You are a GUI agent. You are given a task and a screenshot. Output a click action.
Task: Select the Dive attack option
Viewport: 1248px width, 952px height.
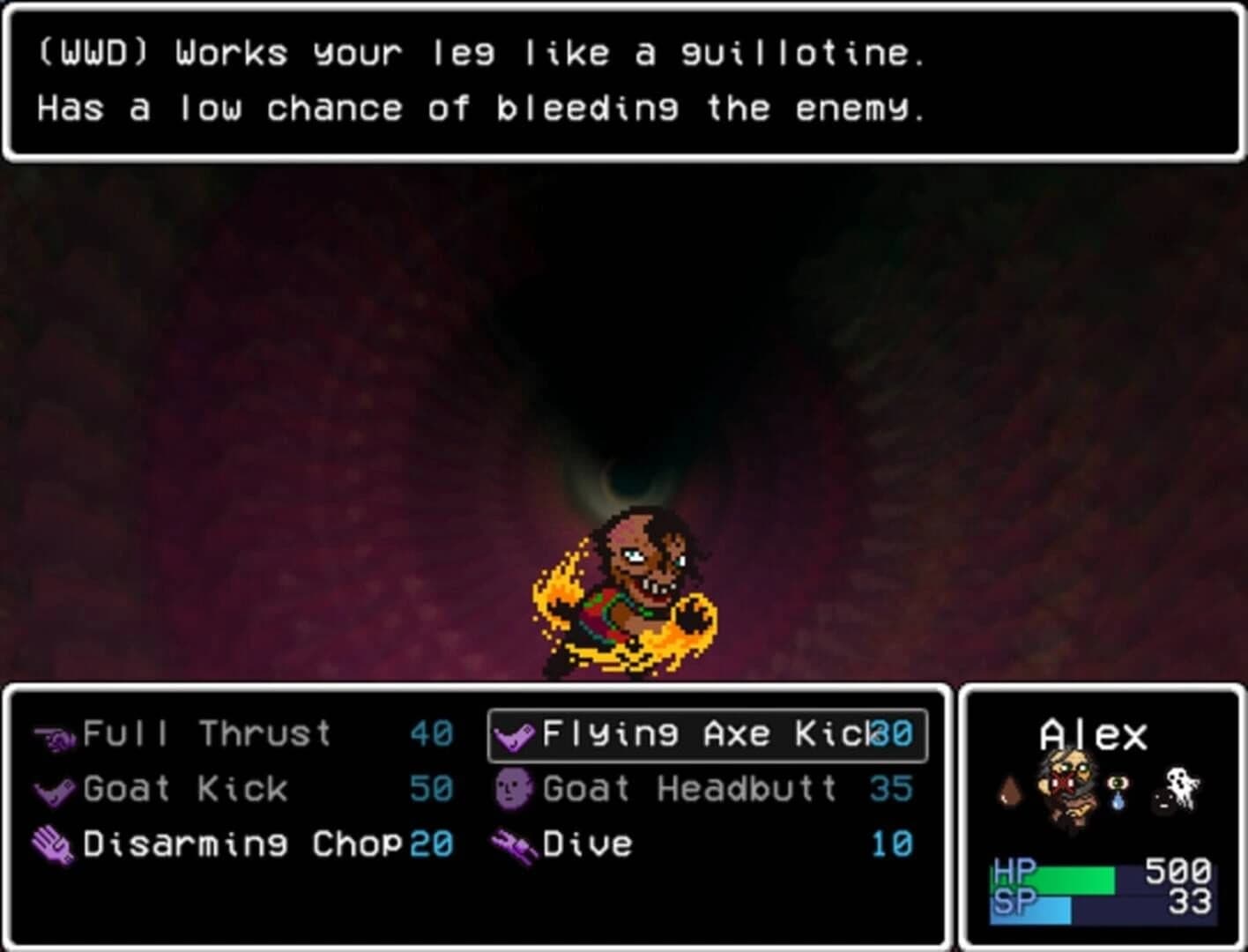587,842
